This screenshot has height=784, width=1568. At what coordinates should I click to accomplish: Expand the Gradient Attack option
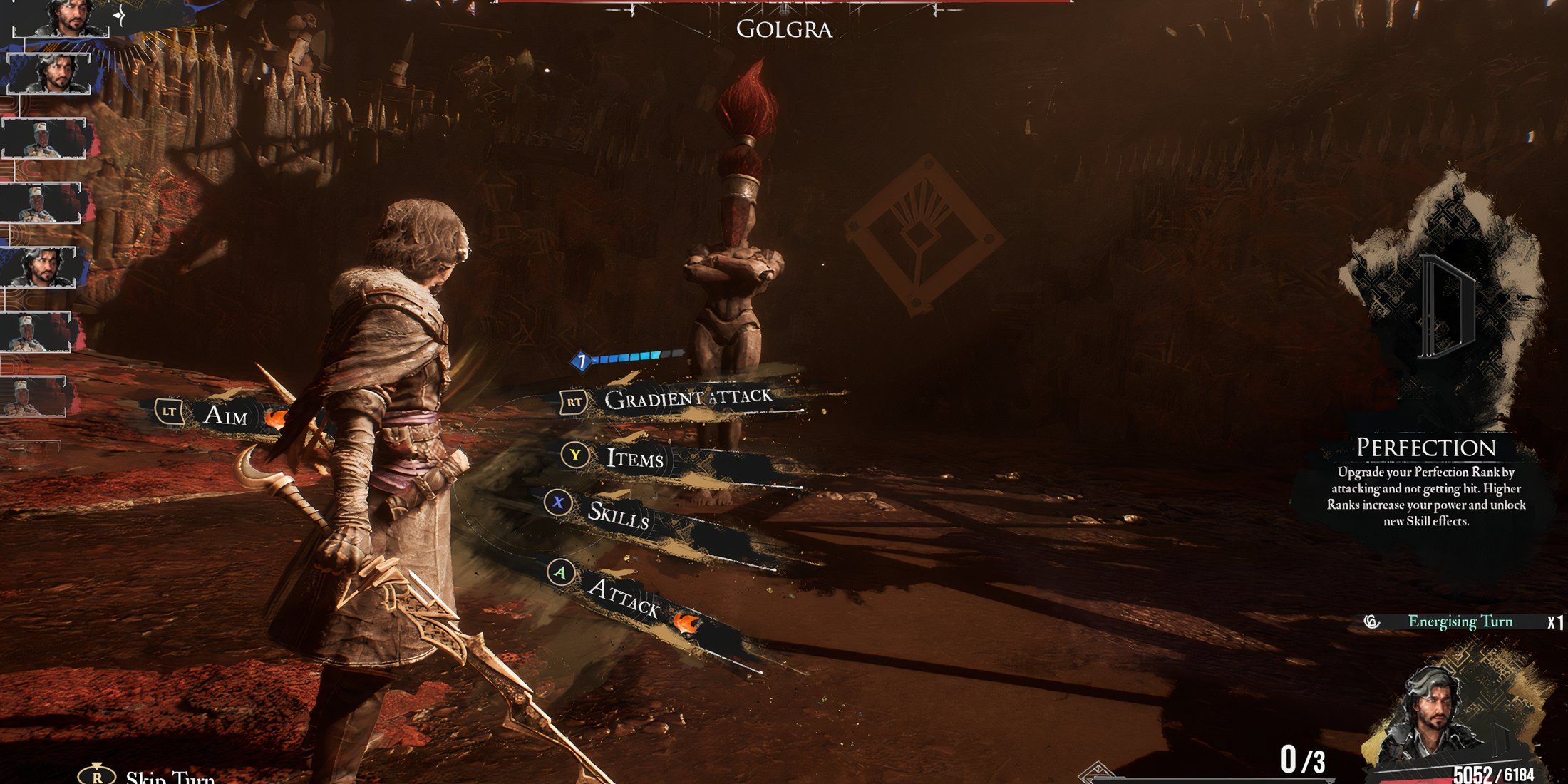click(x=686, y=401)
